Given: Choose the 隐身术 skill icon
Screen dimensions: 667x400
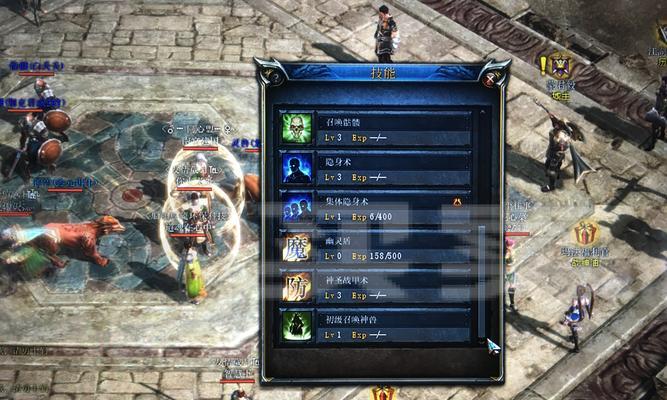Looking at the screenshot, I should [296, 167].
